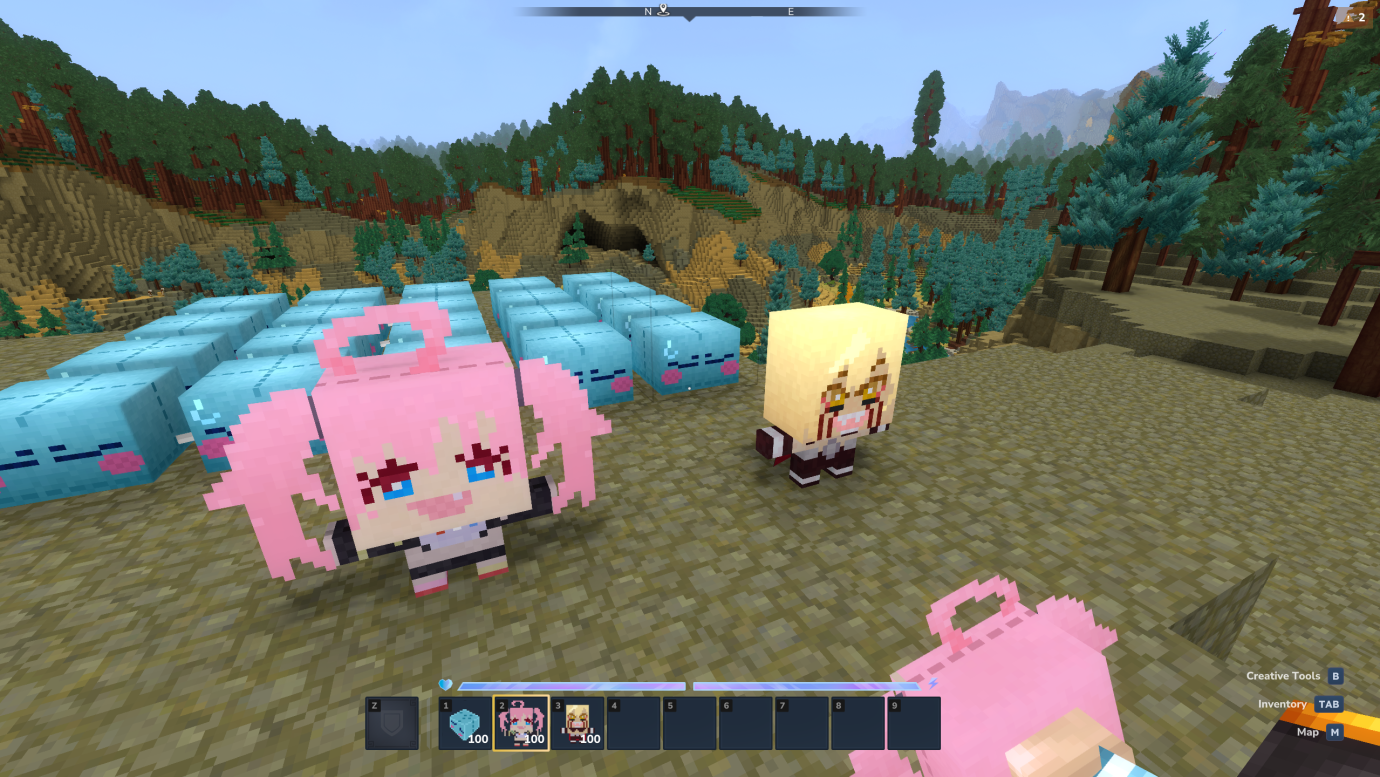This screenshot has width=1380, height=777.
Task: Select the pink-haired plush hotbar slot
Action: (521, 723)
